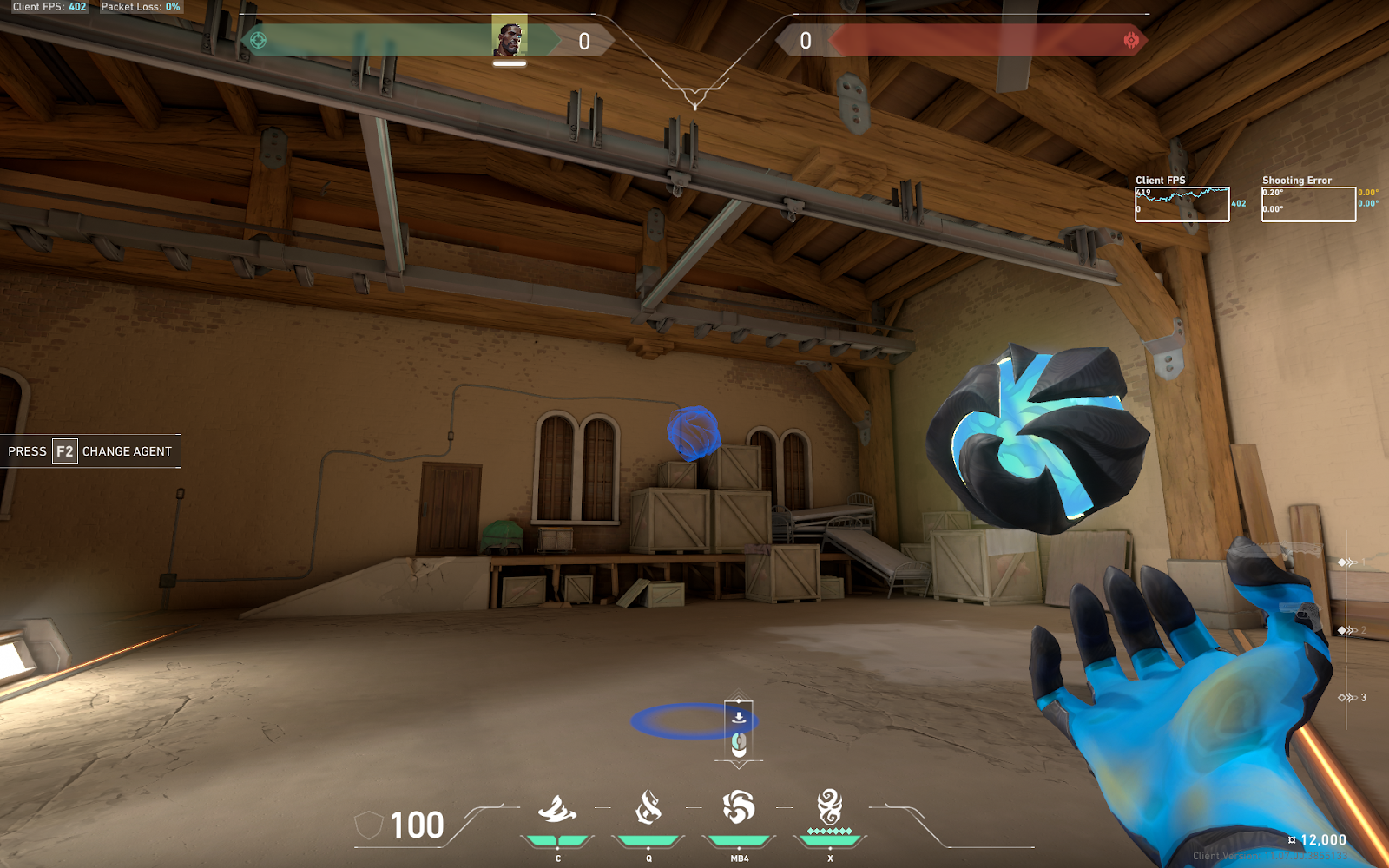1389x868 pixels.
Task: Choose the Hot Hands fireball ability icon
Action: click(739, 807)
